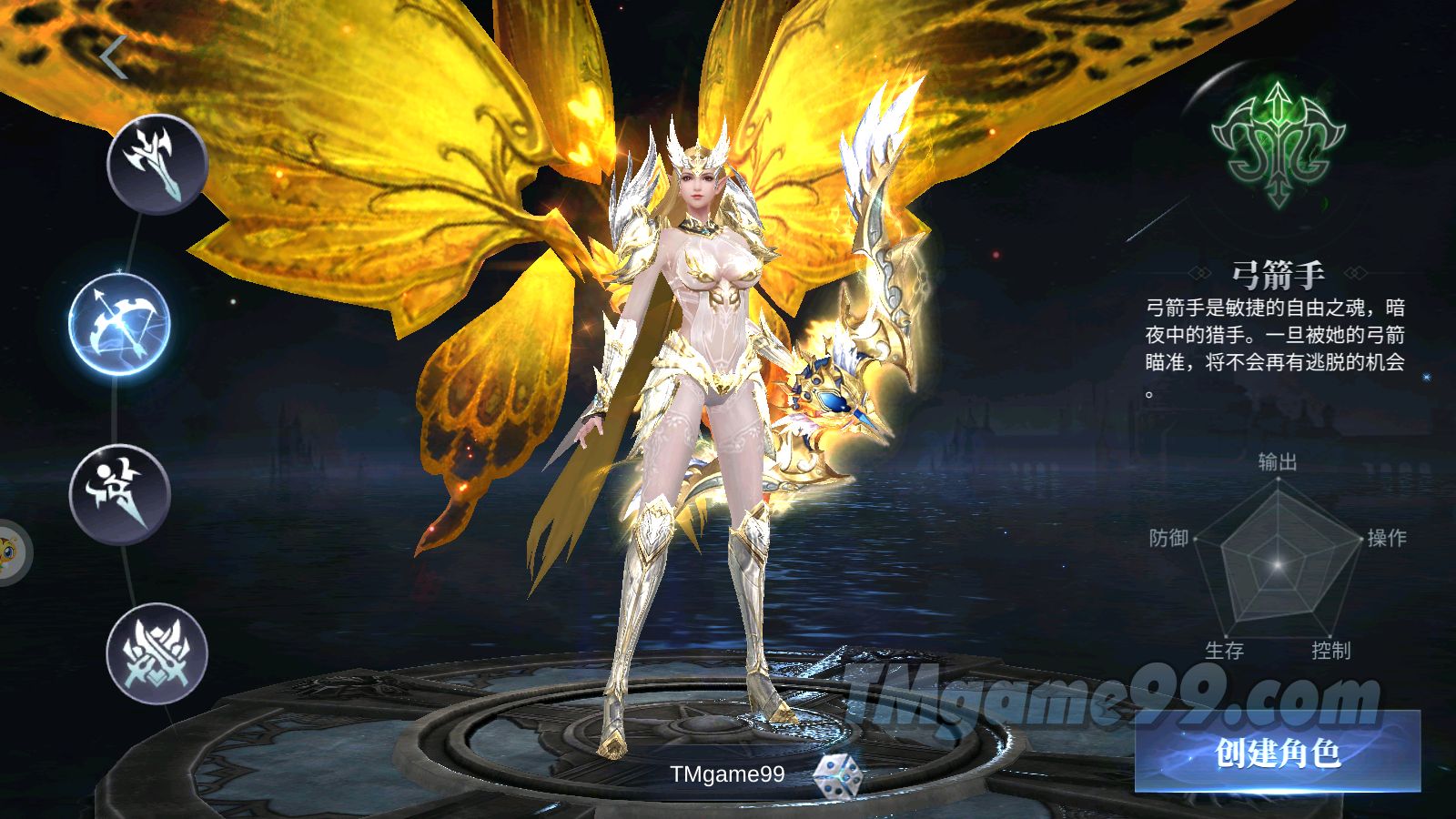
Task: Select the crossed swords class icon
Action: tap(157, 653)
